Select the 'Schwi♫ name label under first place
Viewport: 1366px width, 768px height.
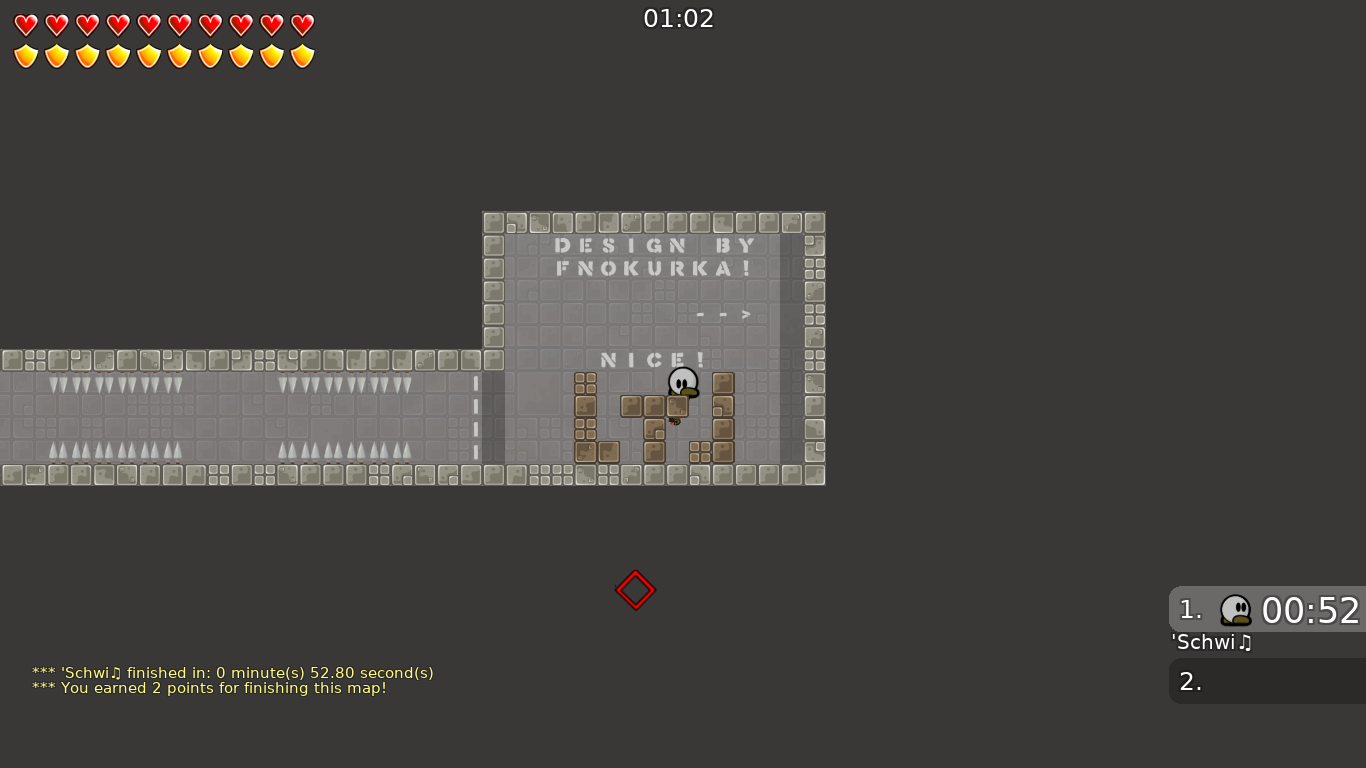[1210, 643]
